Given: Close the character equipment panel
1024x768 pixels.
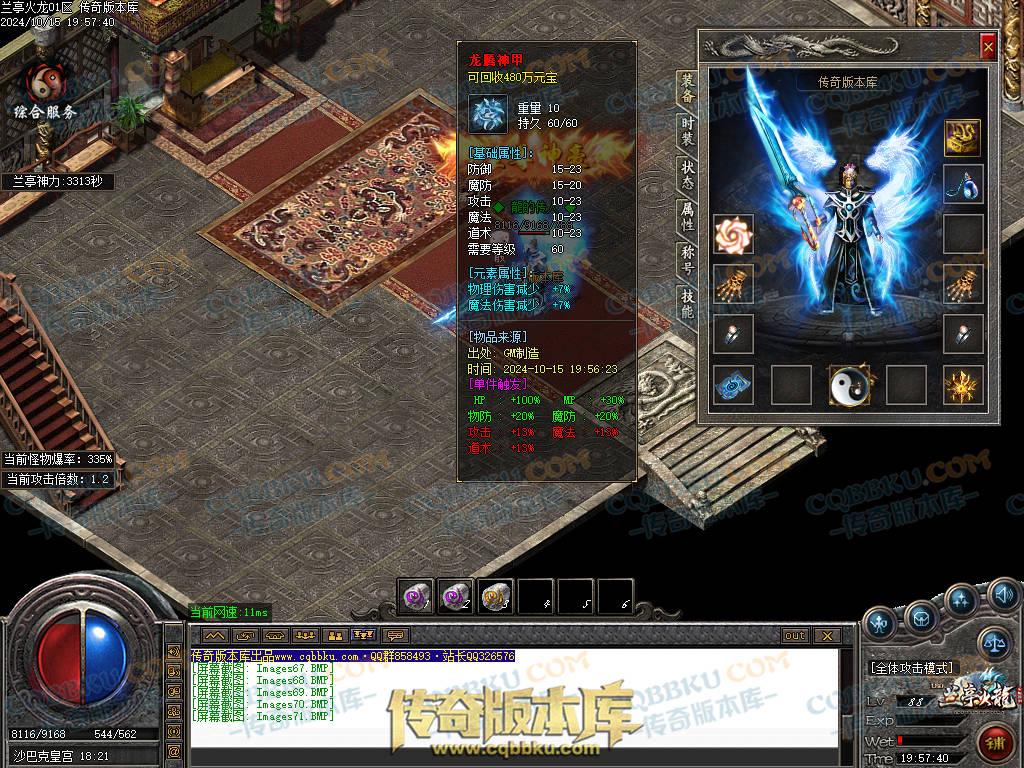Looking at the screenshot, I should tap(988, 46).
